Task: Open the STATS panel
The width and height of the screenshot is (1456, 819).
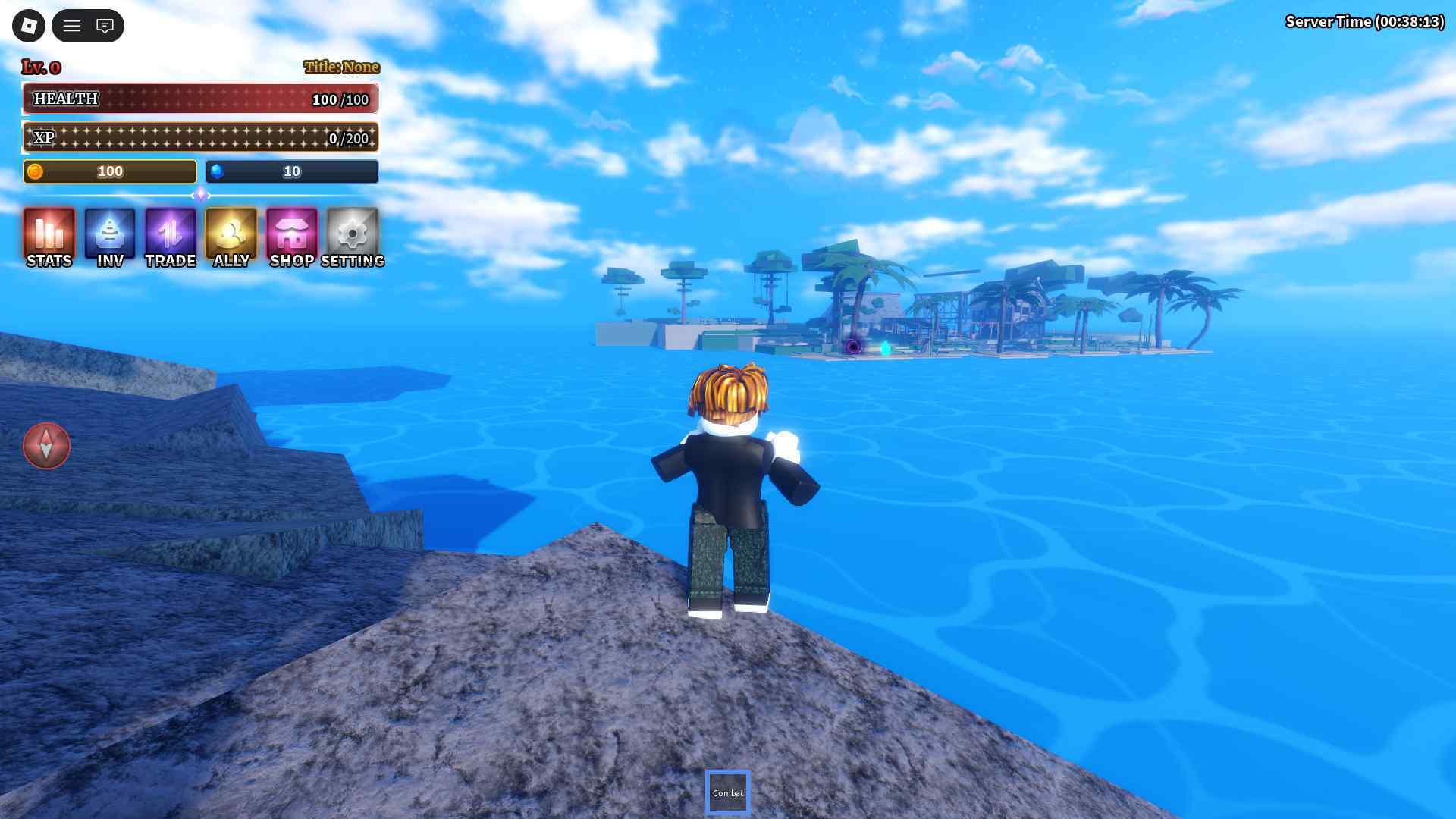Action: point(49,237)
